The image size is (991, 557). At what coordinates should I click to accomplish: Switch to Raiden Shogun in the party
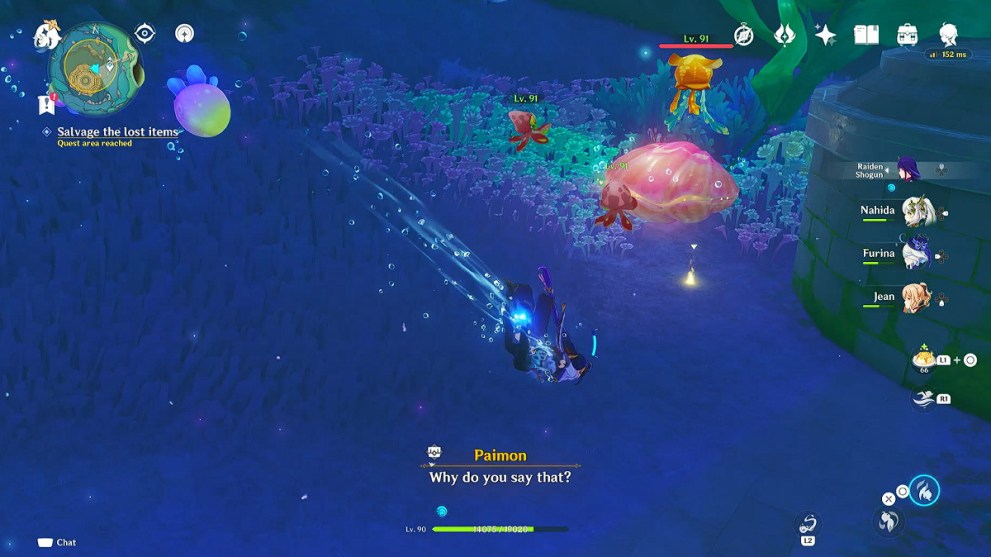(910, 169)
